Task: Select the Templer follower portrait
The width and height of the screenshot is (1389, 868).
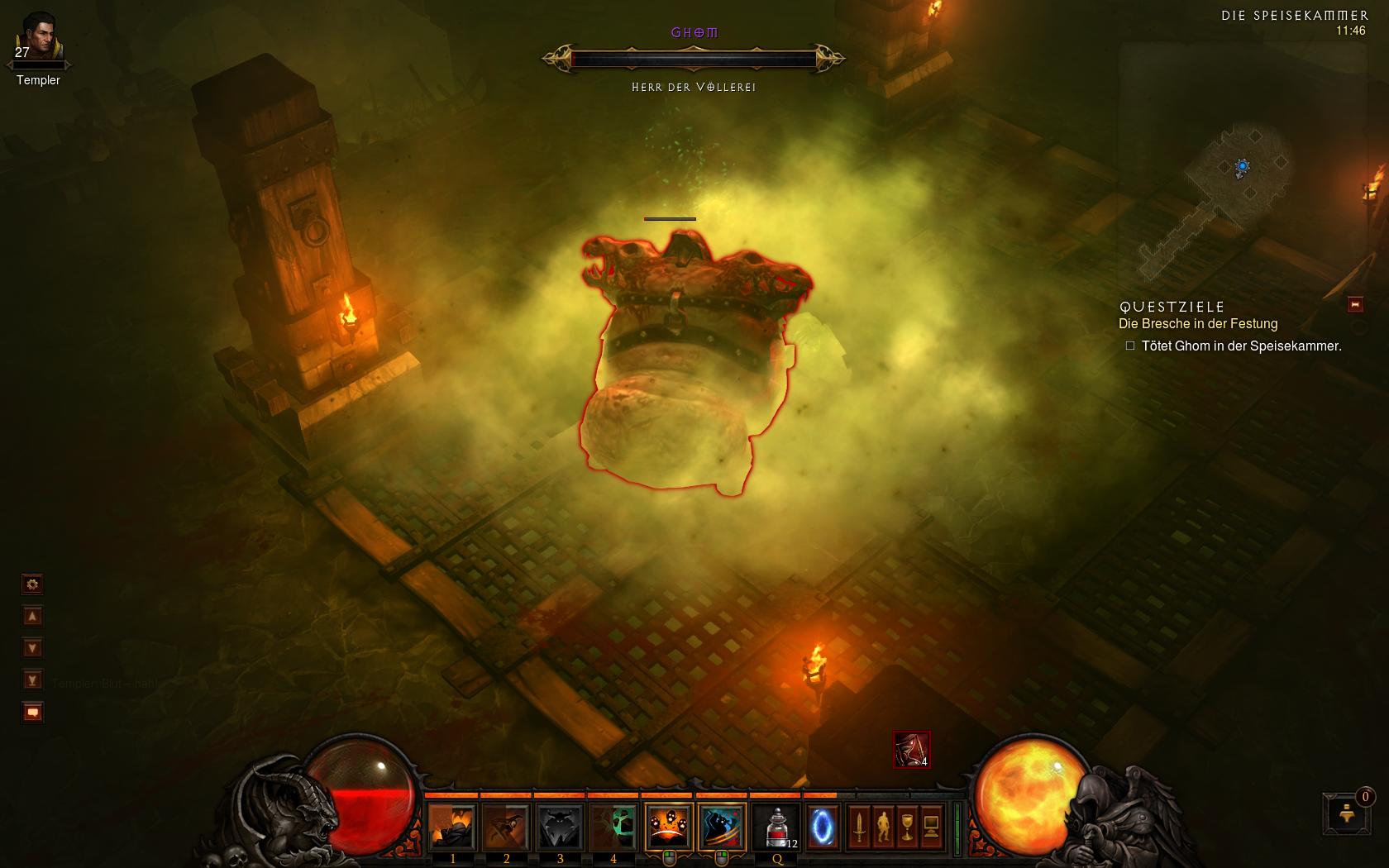Action: (x=37, y=35)
